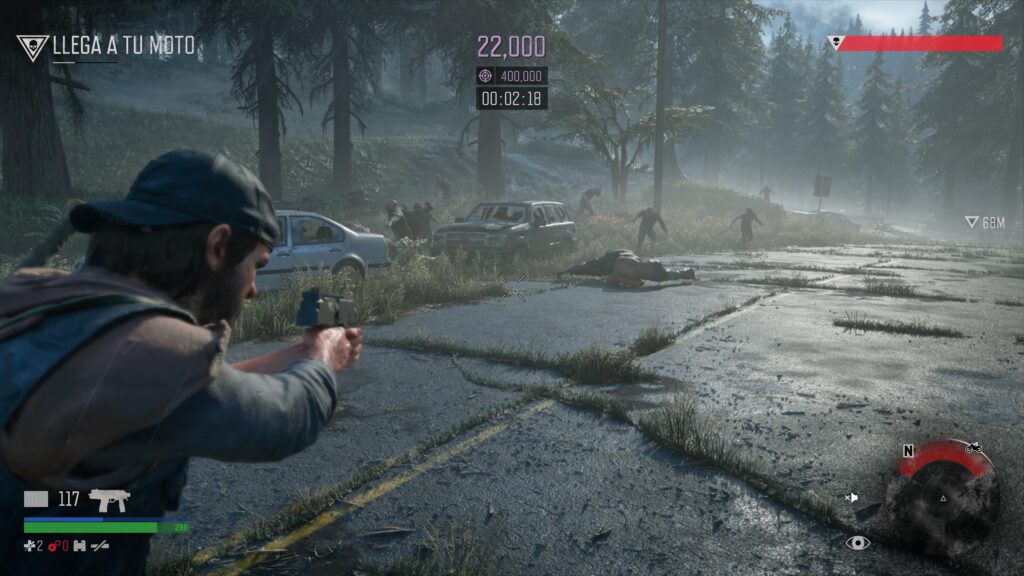Select the medkit item icon

(x=31, y=546)
